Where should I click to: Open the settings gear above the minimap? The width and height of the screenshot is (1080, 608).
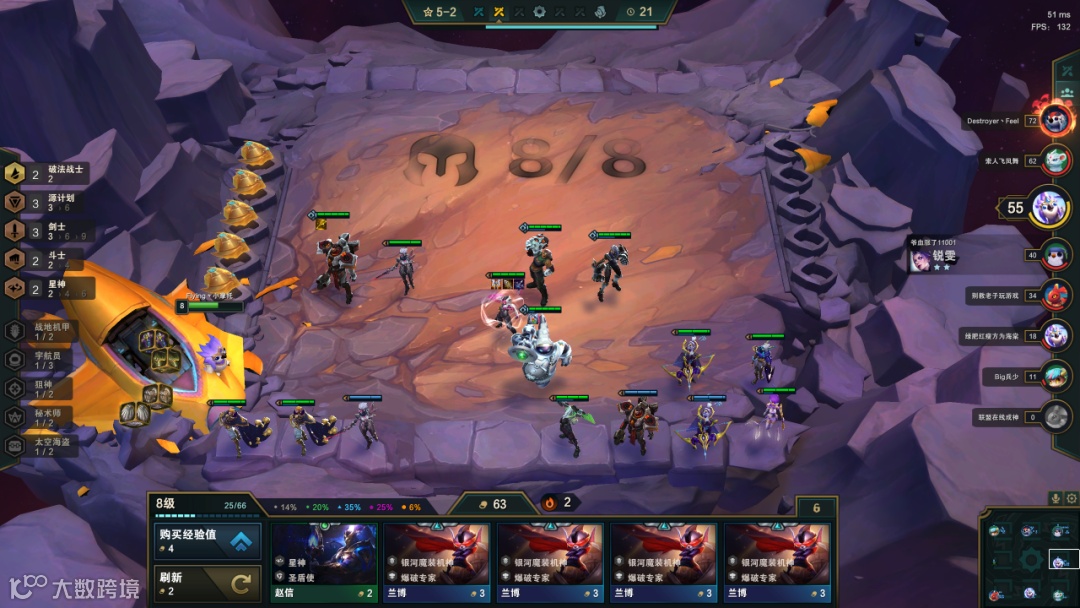(x=1070, y=497)
